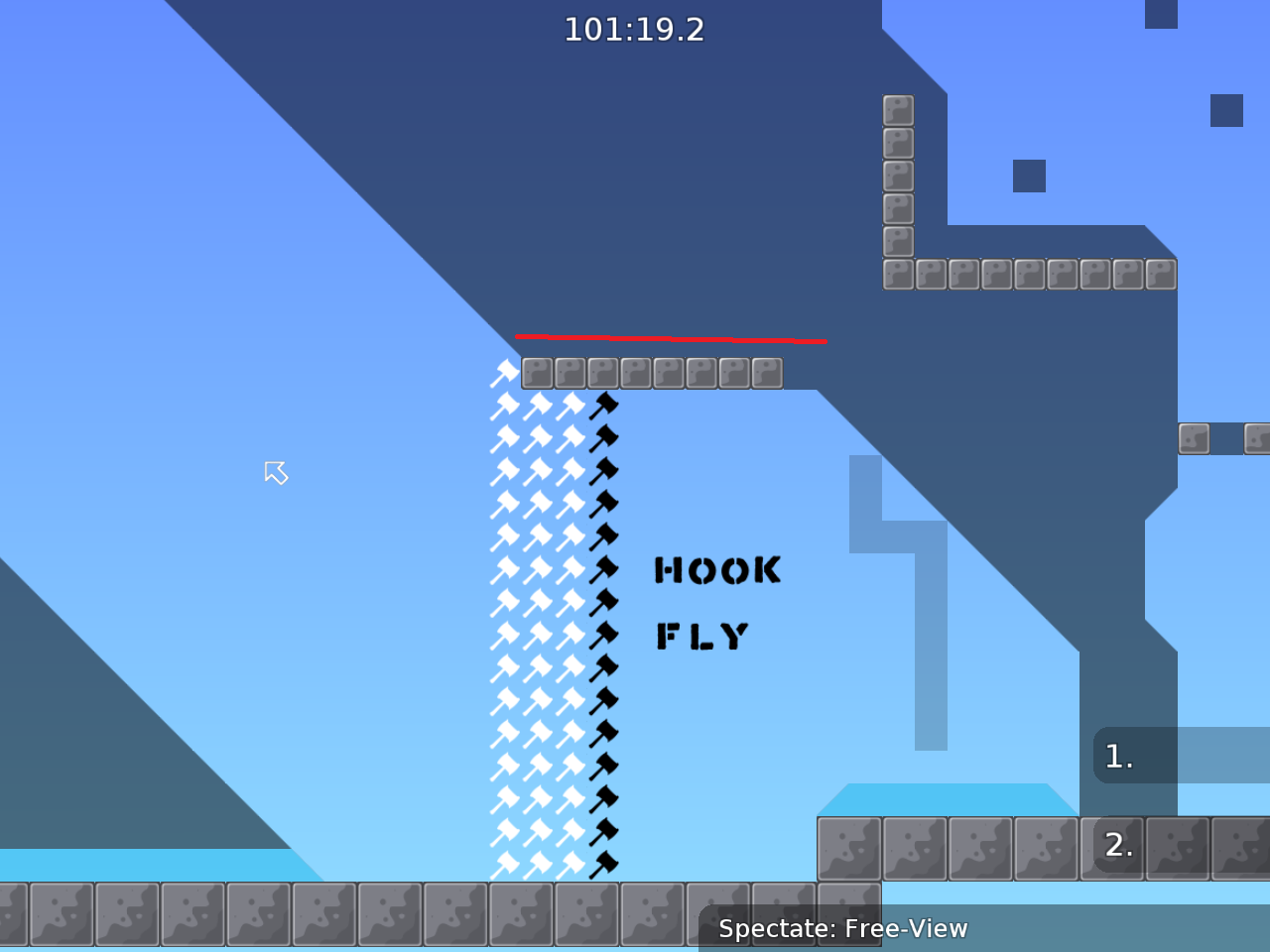Click the red laser line above the tiles
The height and width of the screenshot is (952, 1270).
(x=671, y=337)
